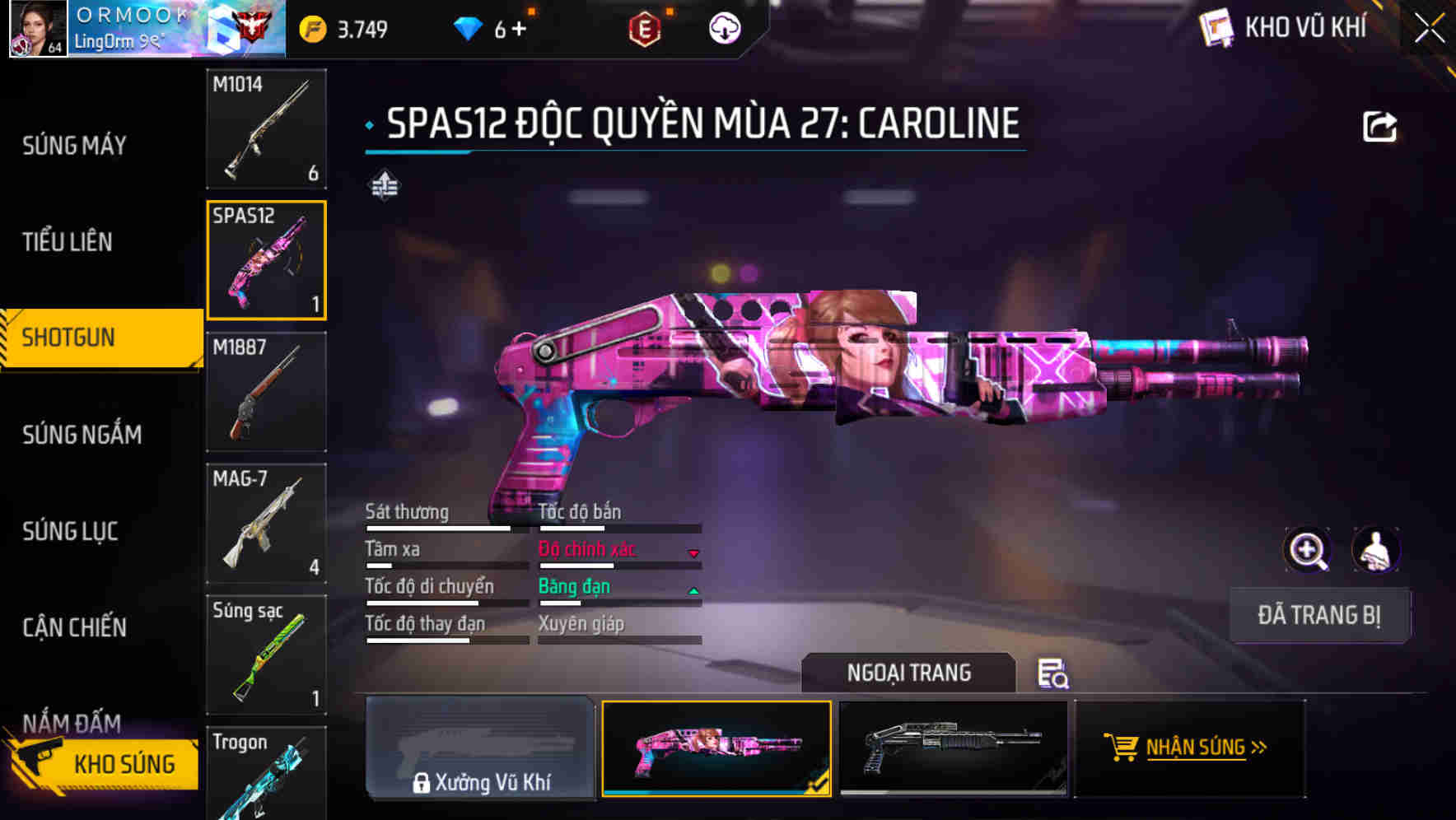This screenshot has height=820, width=1456.
Task: Select the equipped SPAS12 slot in the sidebar
Action: 267,259
